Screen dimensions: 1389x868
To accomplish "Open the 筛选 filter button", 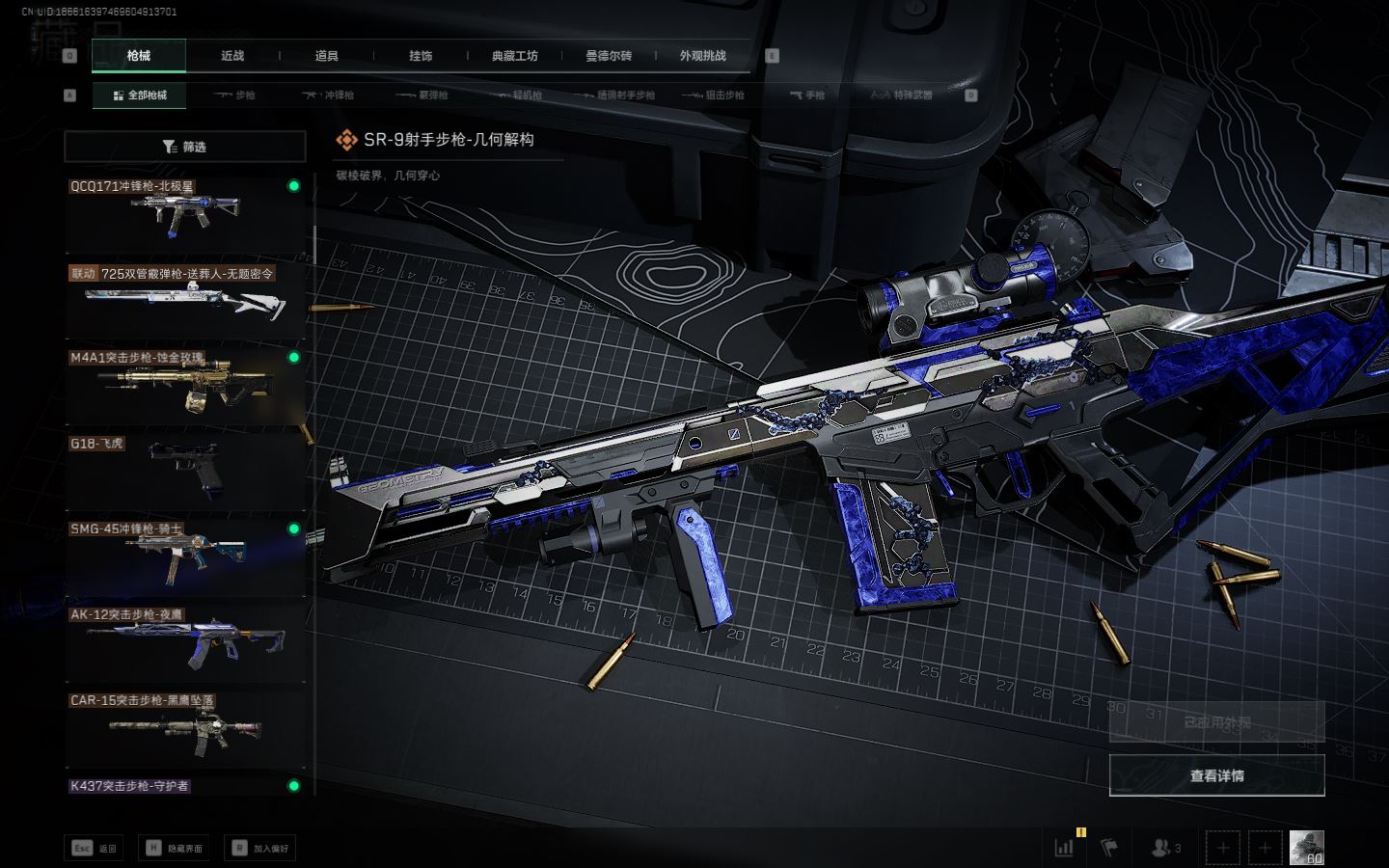I will tap(184, 147).
